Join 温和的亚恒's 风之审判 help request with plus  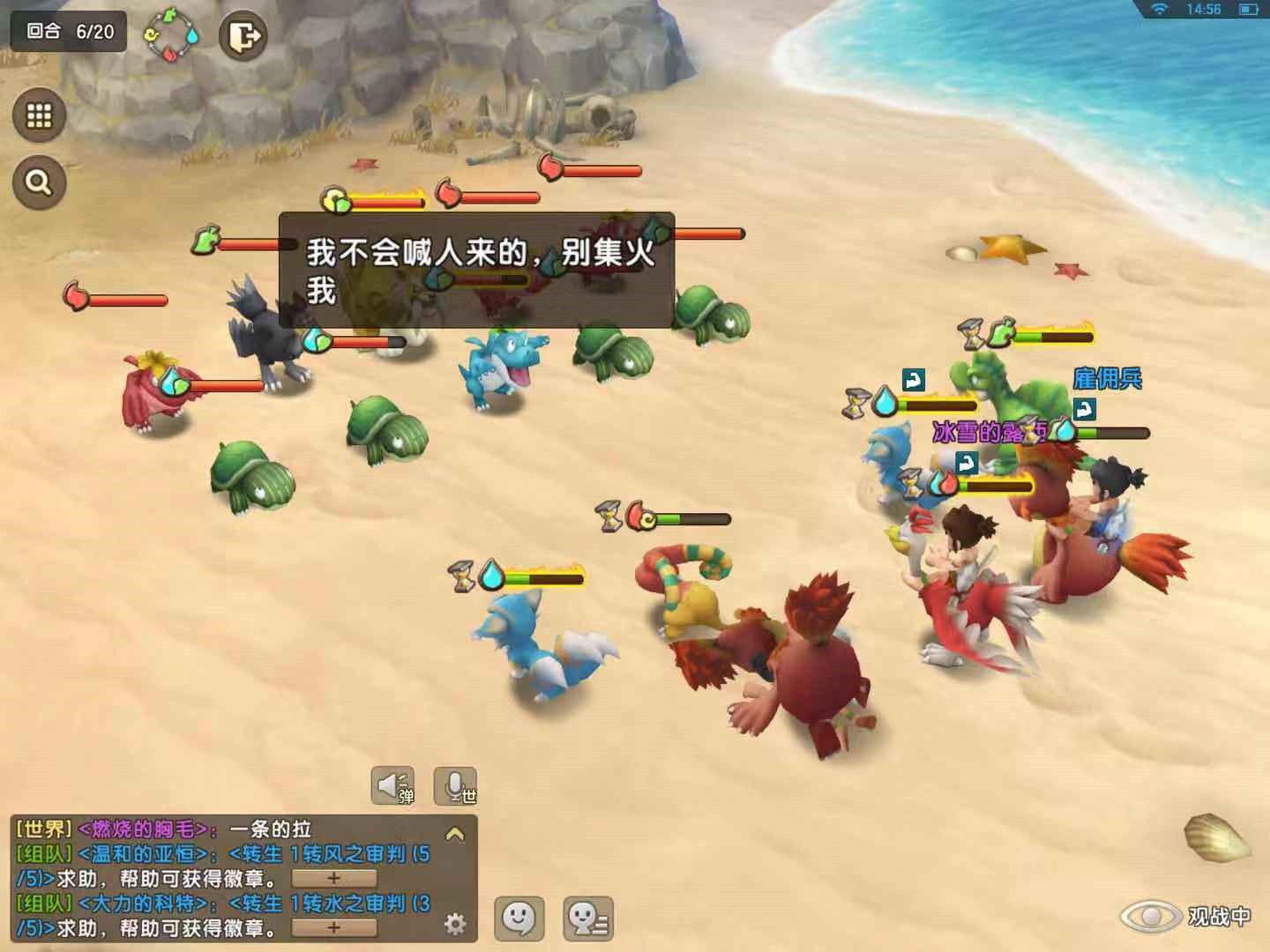333,879
